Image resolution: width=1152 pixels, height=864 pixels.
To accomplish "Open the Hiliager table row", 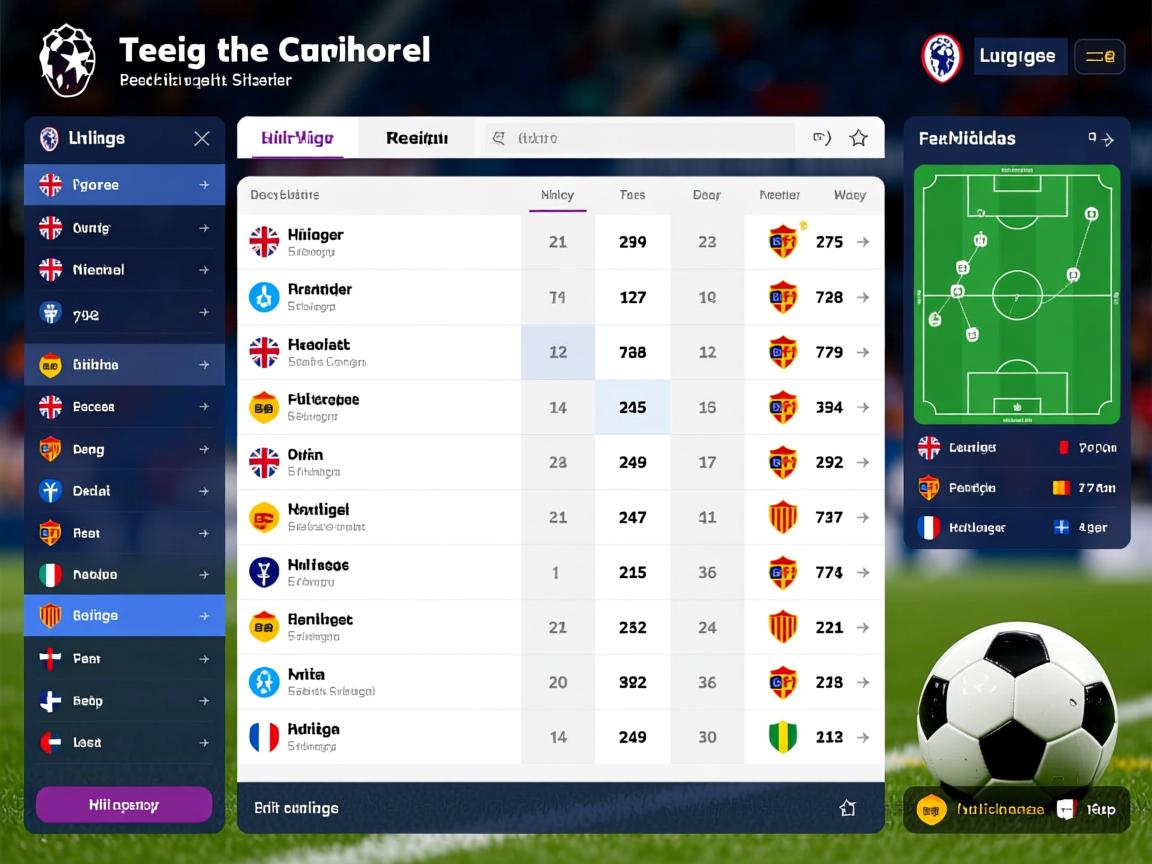I will coord(380,242).
